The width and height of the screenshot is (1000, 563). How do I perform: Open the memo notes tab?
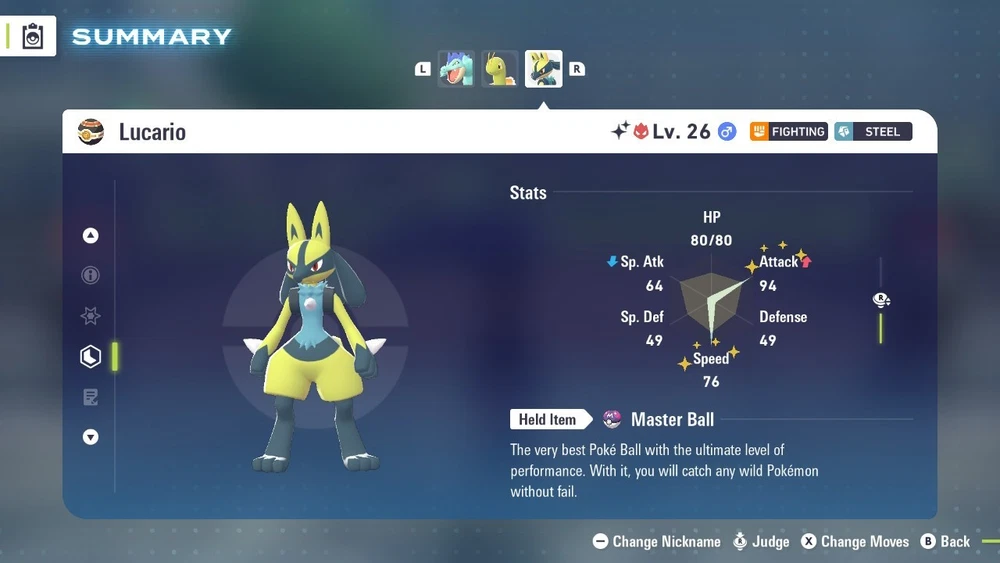pyautogui.click(x=91, y=397)
